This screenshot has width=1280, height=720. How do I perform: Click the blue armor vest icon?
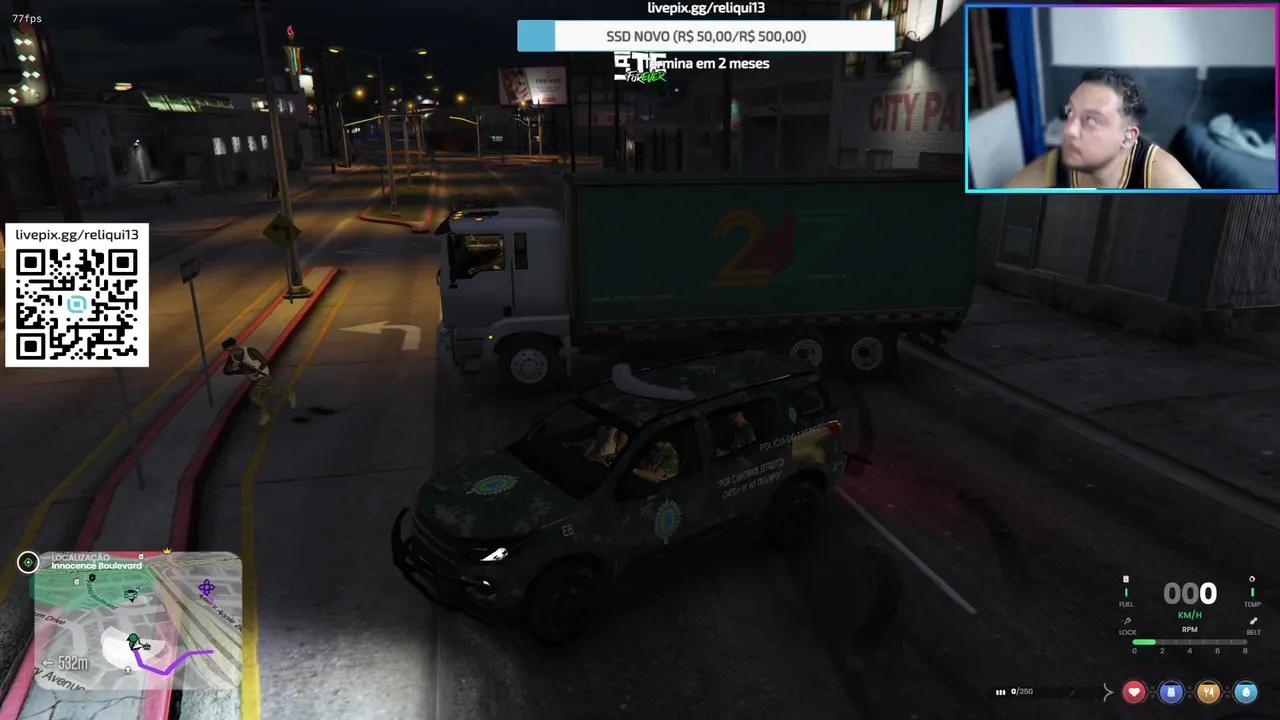pos(1171,692)
